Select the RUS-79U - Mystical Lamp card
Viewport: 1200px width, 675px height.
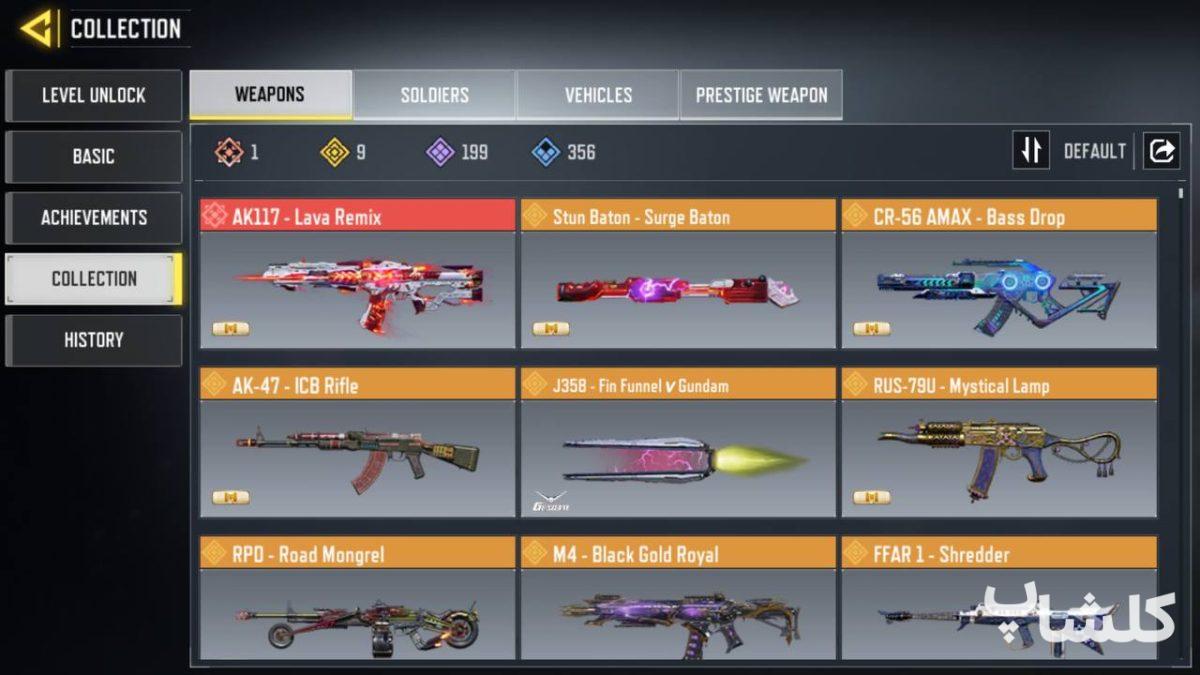999,444
